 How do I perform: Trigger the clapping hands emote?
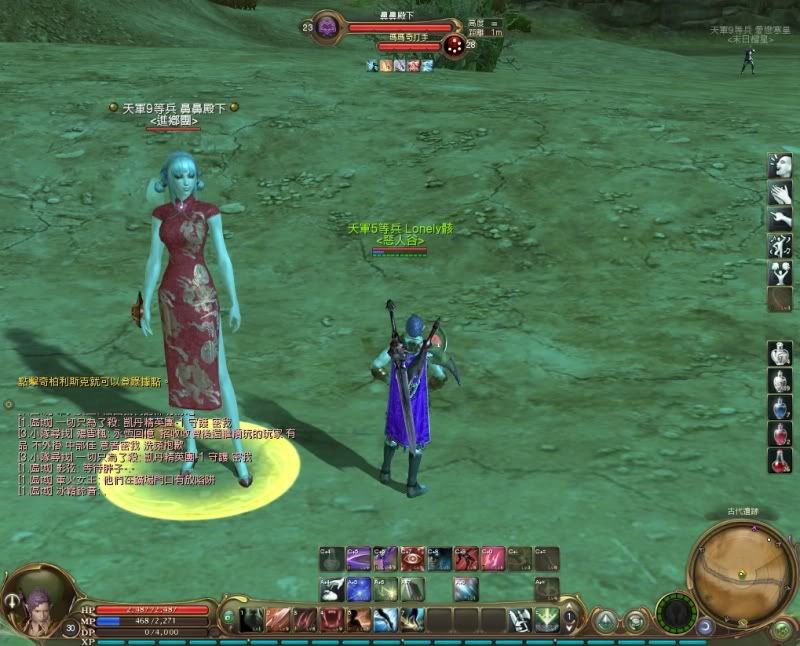coord(780,192)
